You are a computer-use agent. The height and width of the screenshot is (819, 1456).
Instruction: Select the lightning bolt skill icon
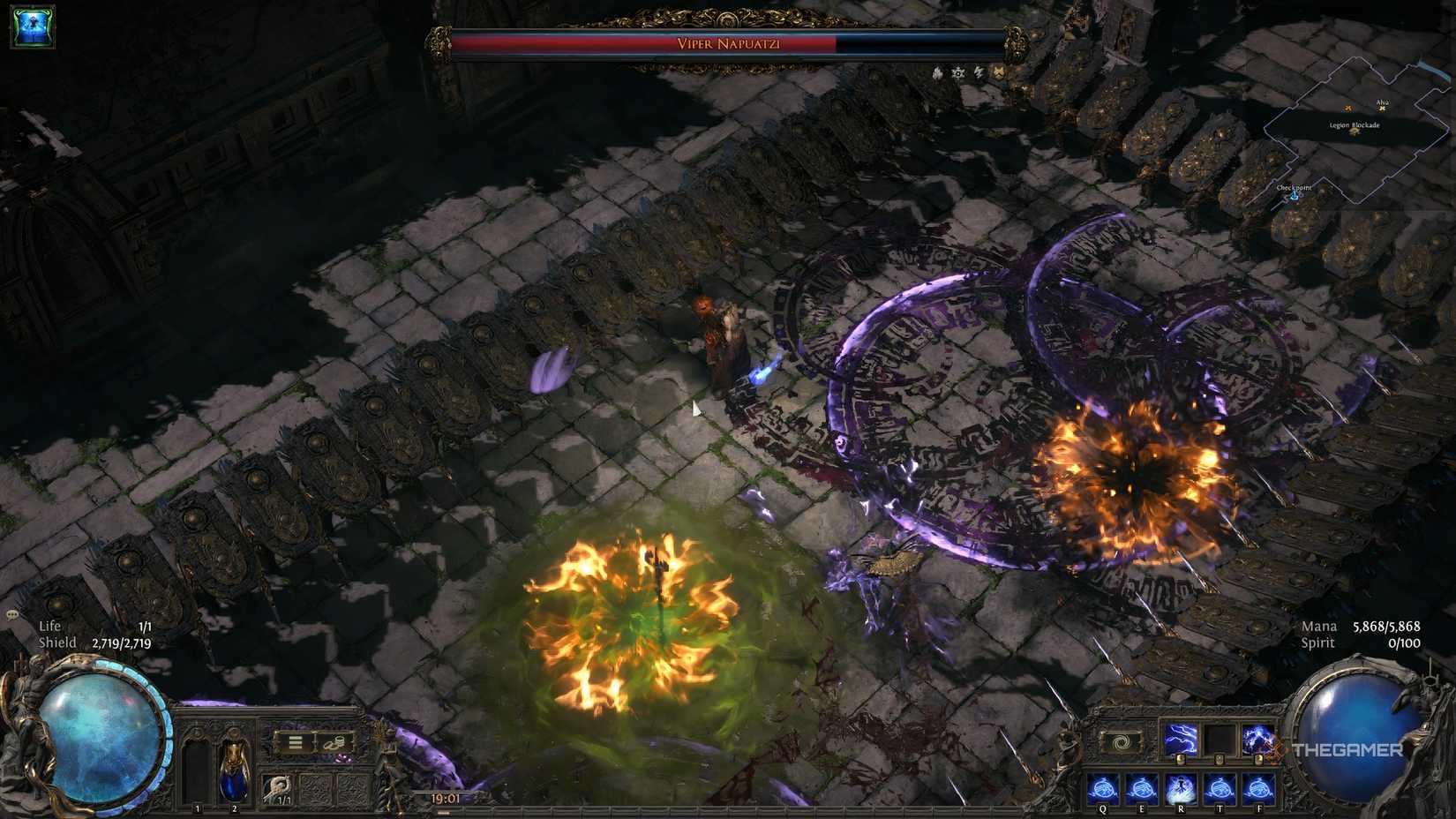pyautogui.click(x=1180, y=738)
